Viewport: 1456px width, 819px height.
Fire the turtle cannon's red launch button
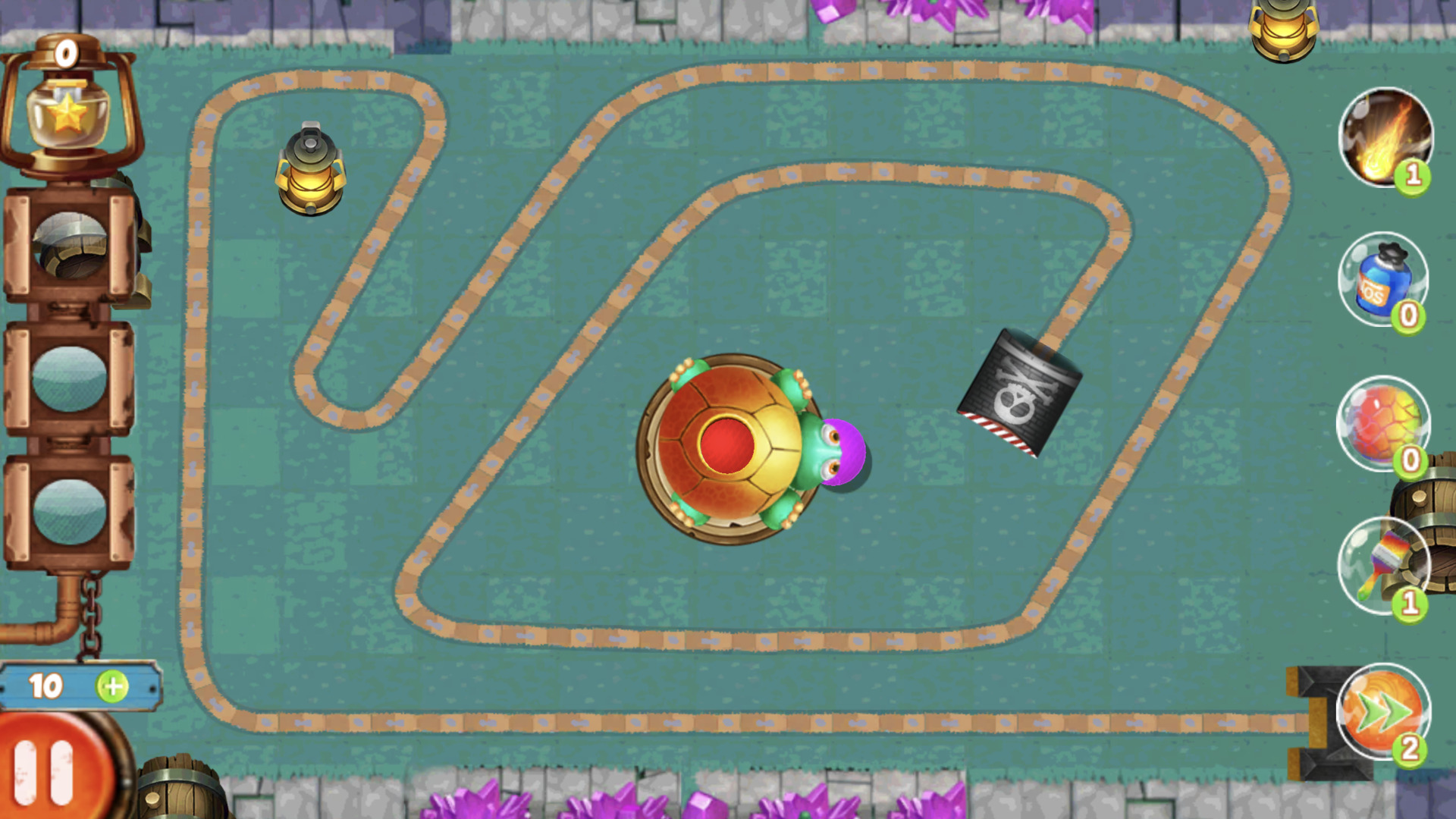click(x=726, y=447)
